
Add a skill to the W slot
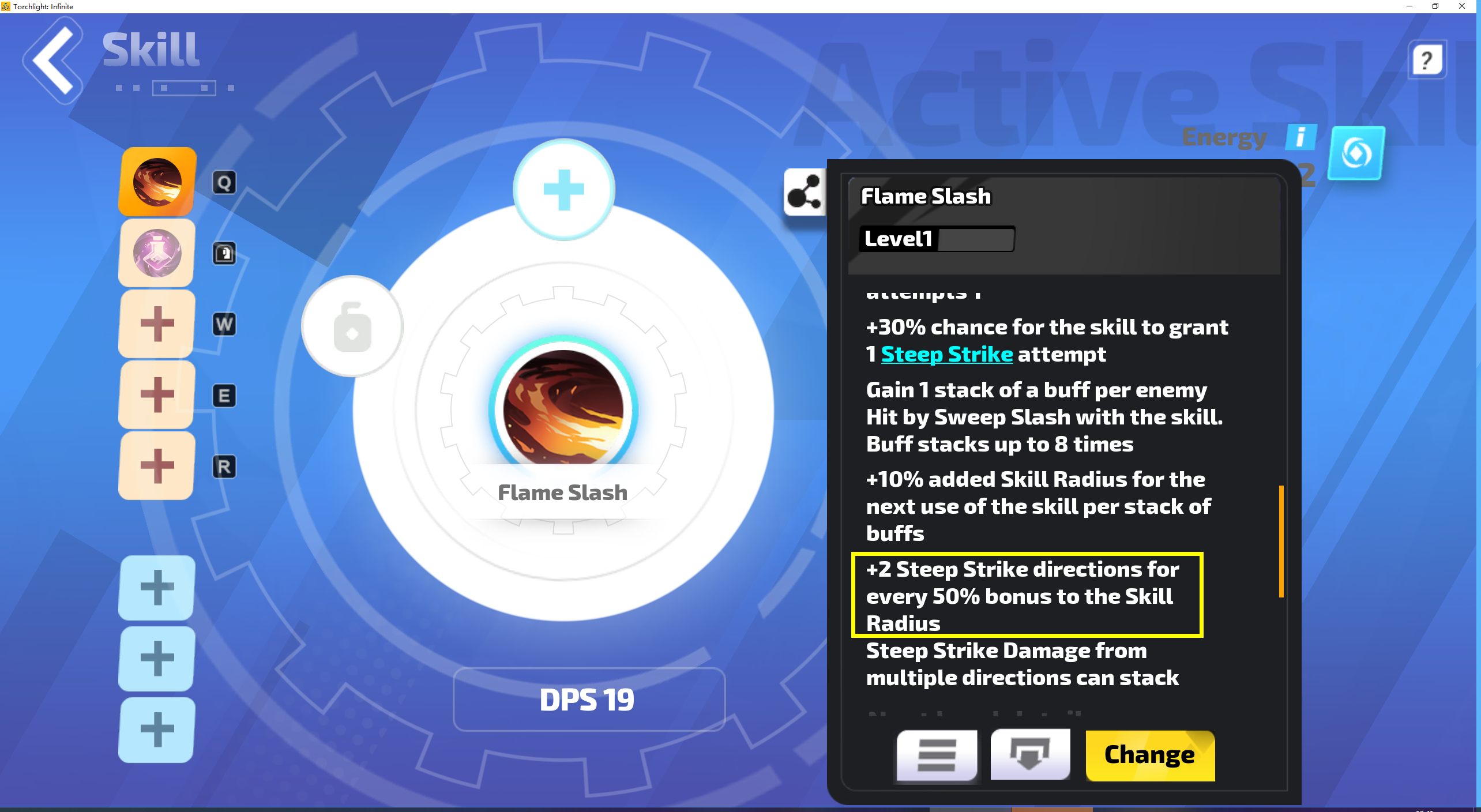click(156, 324)
